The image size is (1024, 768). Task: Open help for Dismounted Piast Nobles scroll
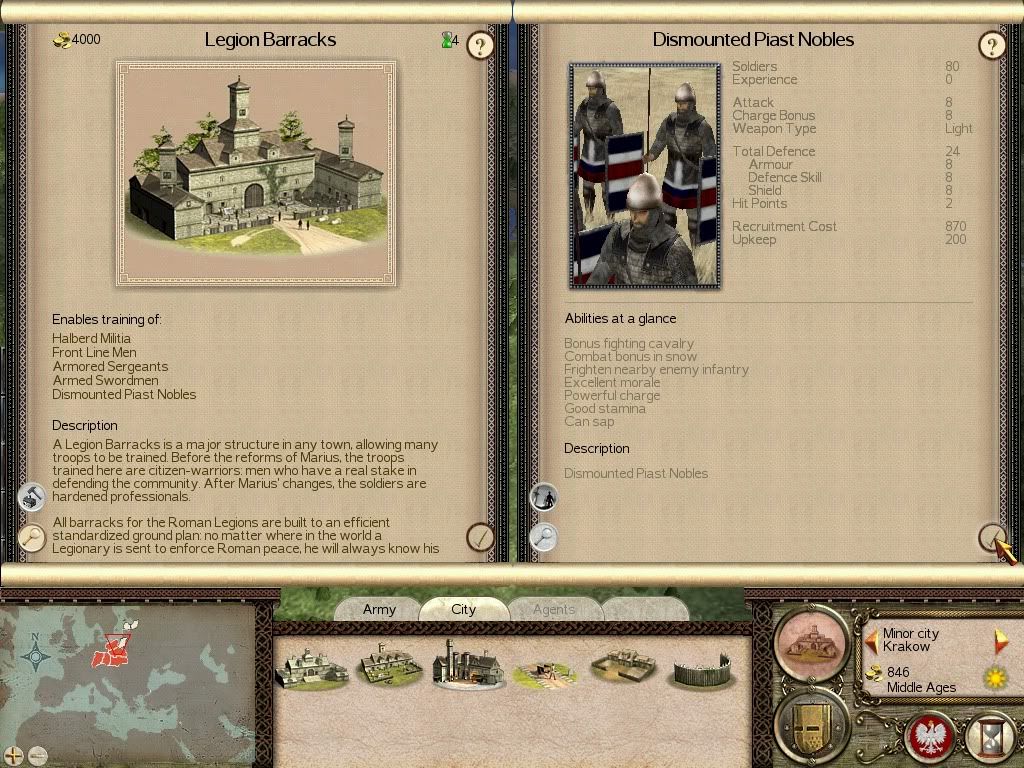click(991, 45)
